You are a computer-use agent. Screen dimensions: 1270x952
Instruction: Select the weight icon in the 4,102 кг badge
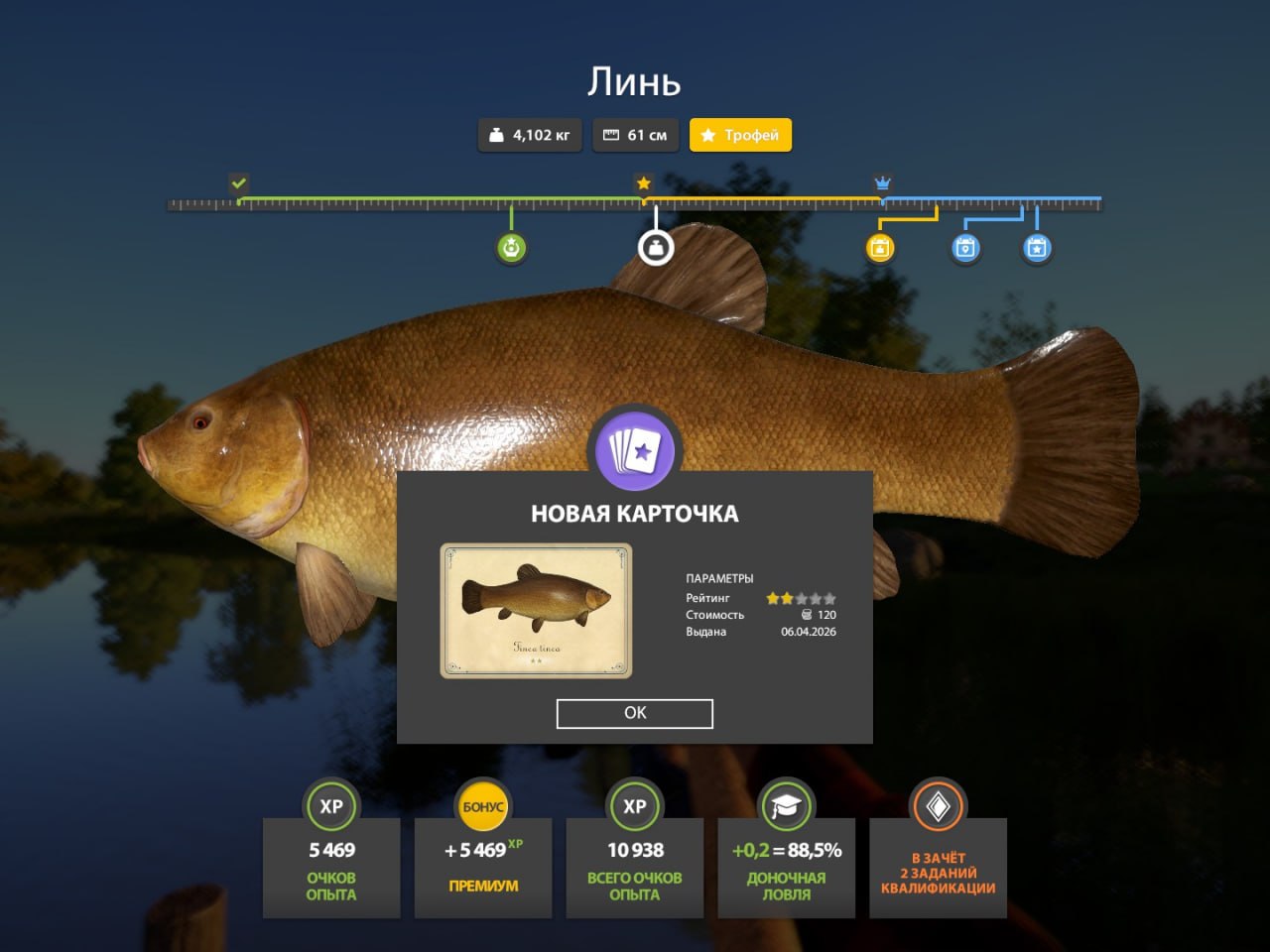498,135
